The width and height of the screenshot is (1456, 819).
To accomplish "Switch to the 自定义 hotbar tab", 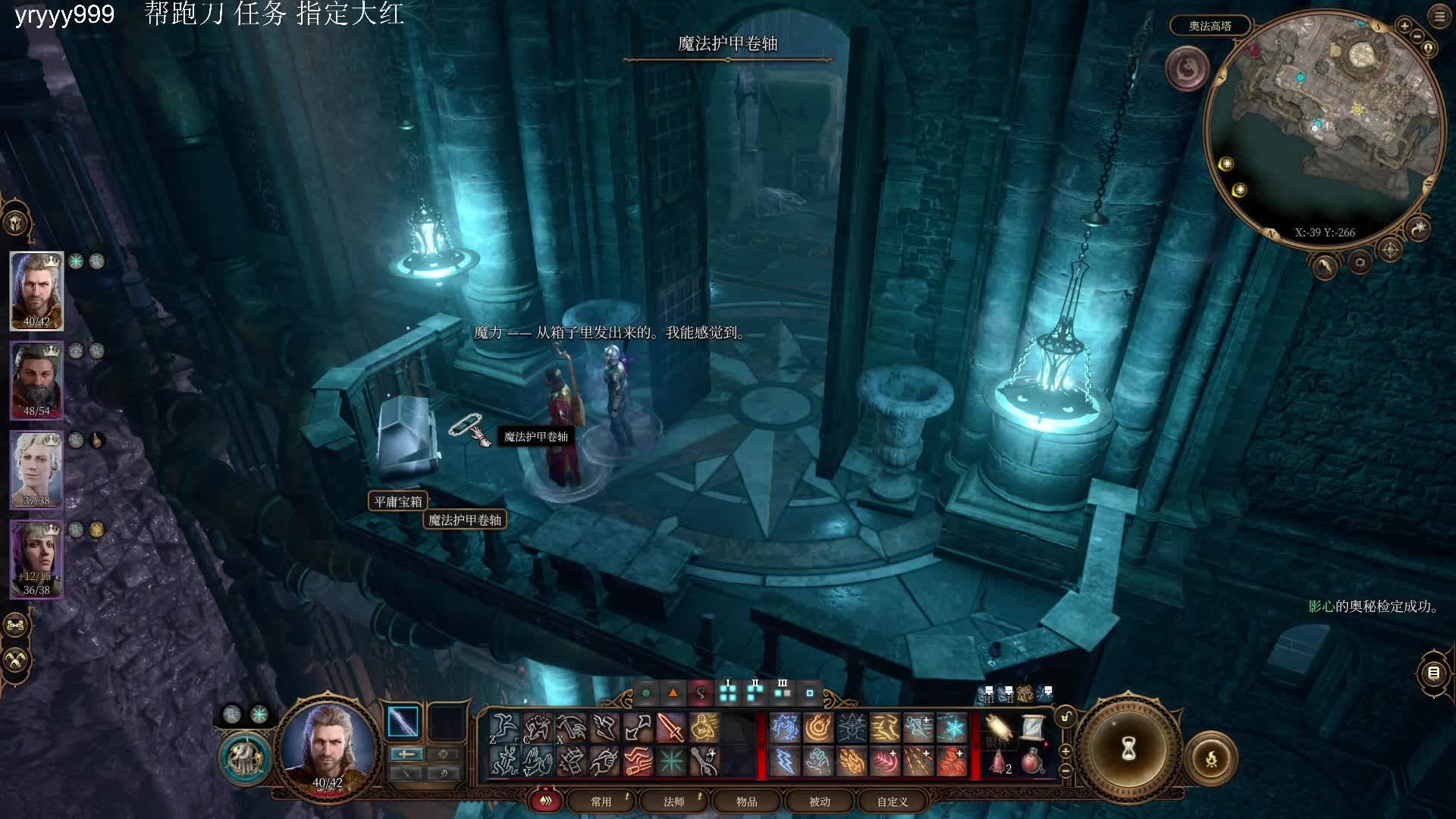I will pos(892,802).
